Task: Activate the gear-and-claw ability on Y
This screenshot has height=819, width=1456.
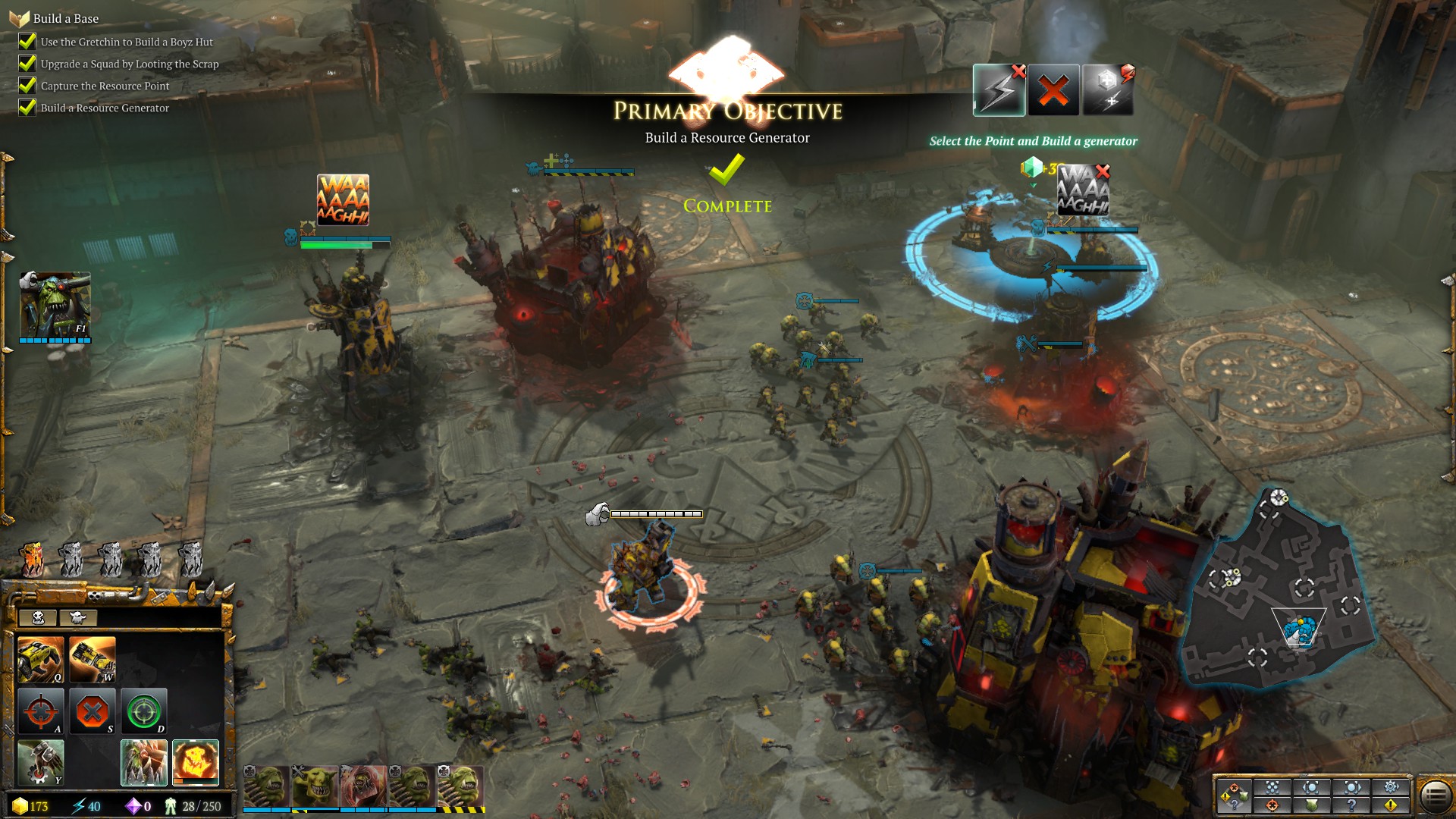Action: (41, 762)
